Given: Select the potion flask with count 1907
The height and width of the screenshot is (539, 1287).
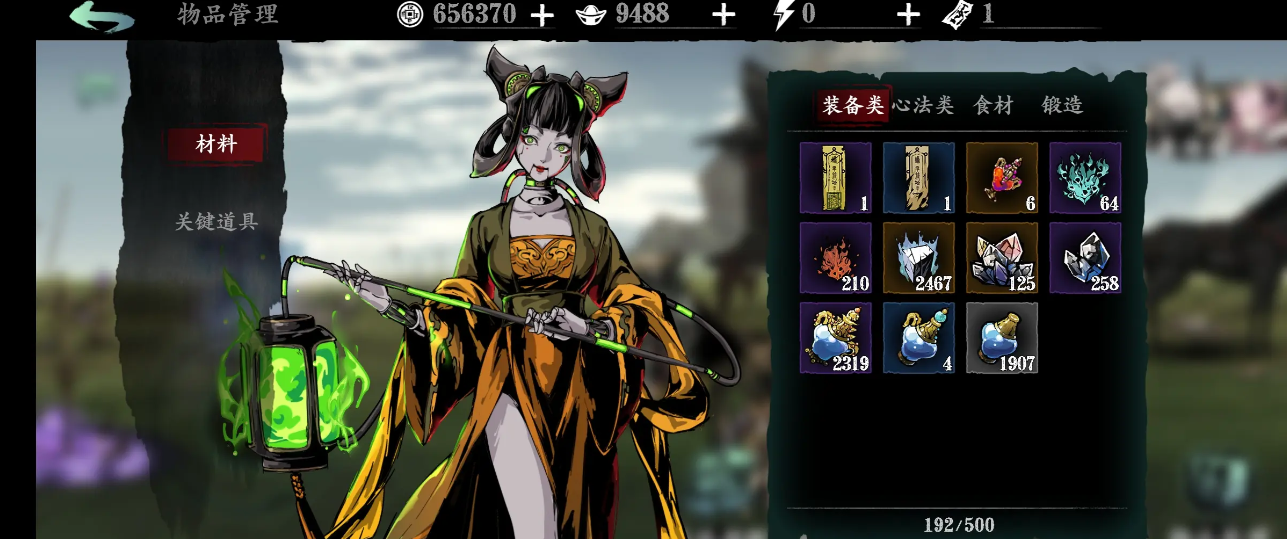Looking at the screenshot, I should (1002, 338).
